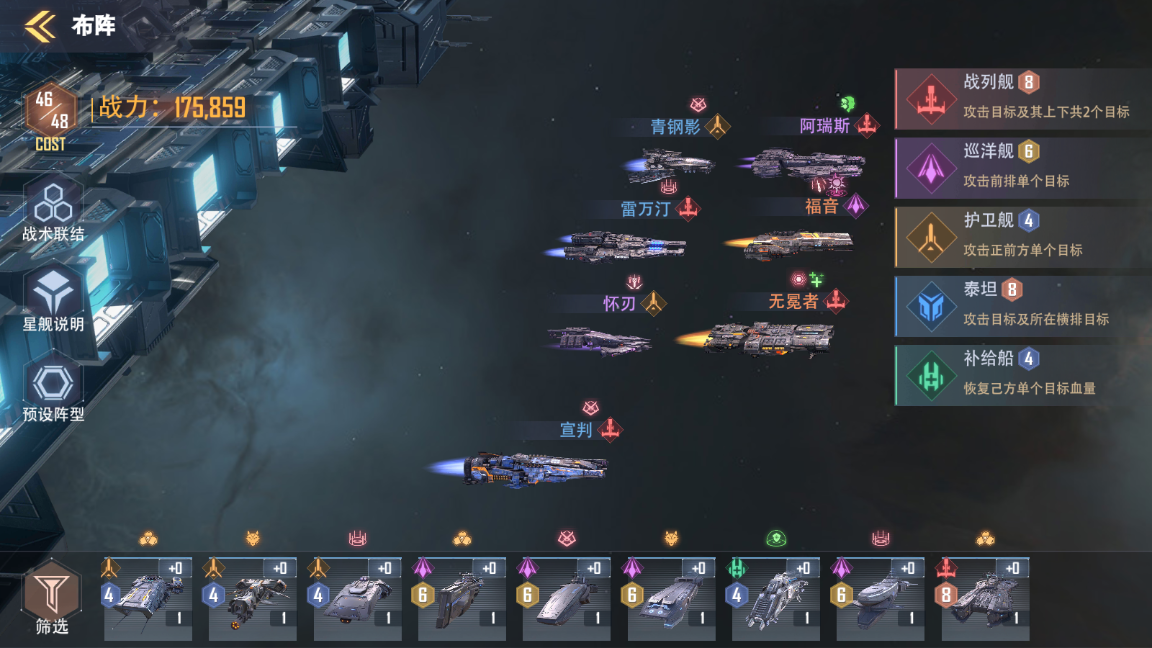The image size is (1152, 648).
Task: Open the 筛选 filter for ships
Action: click(x=52, y=597)
